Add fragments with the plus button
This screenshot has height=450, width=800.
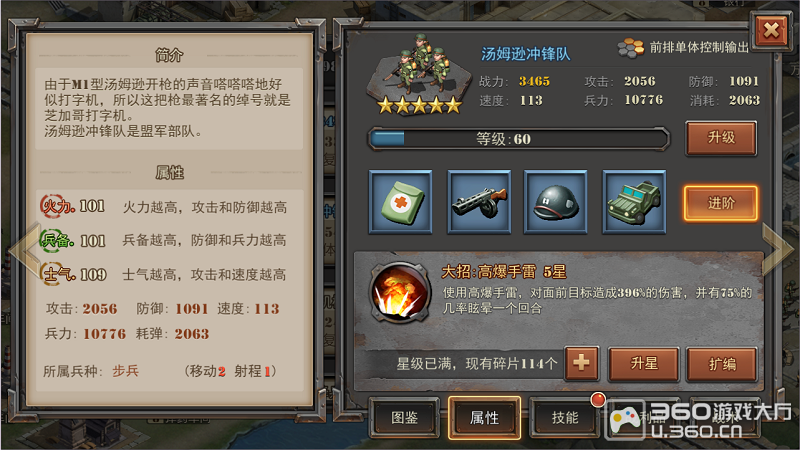click(581, 363)
